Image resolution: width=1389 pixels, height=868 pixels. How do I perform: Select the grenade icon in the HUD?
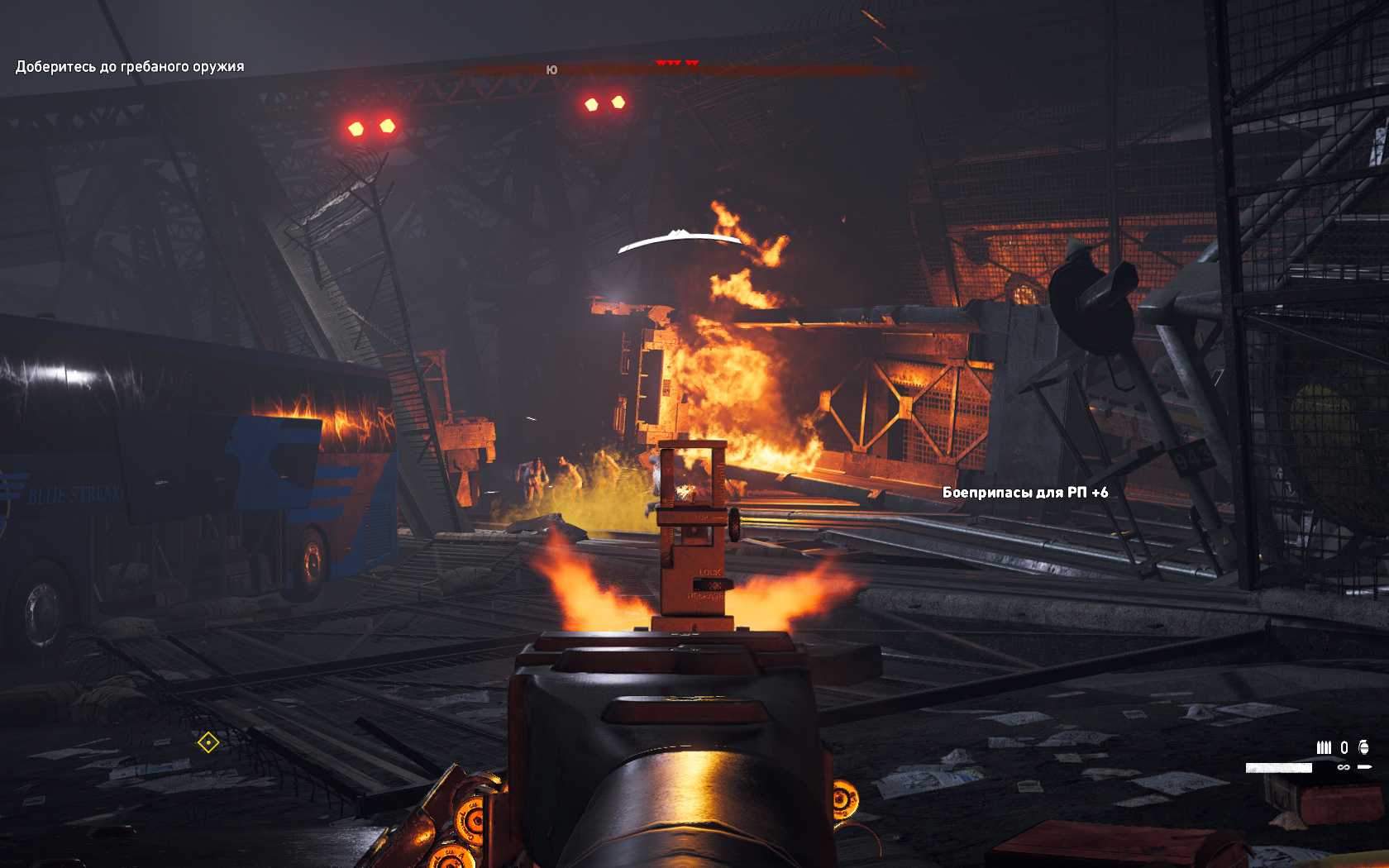tap(1363, 747)
